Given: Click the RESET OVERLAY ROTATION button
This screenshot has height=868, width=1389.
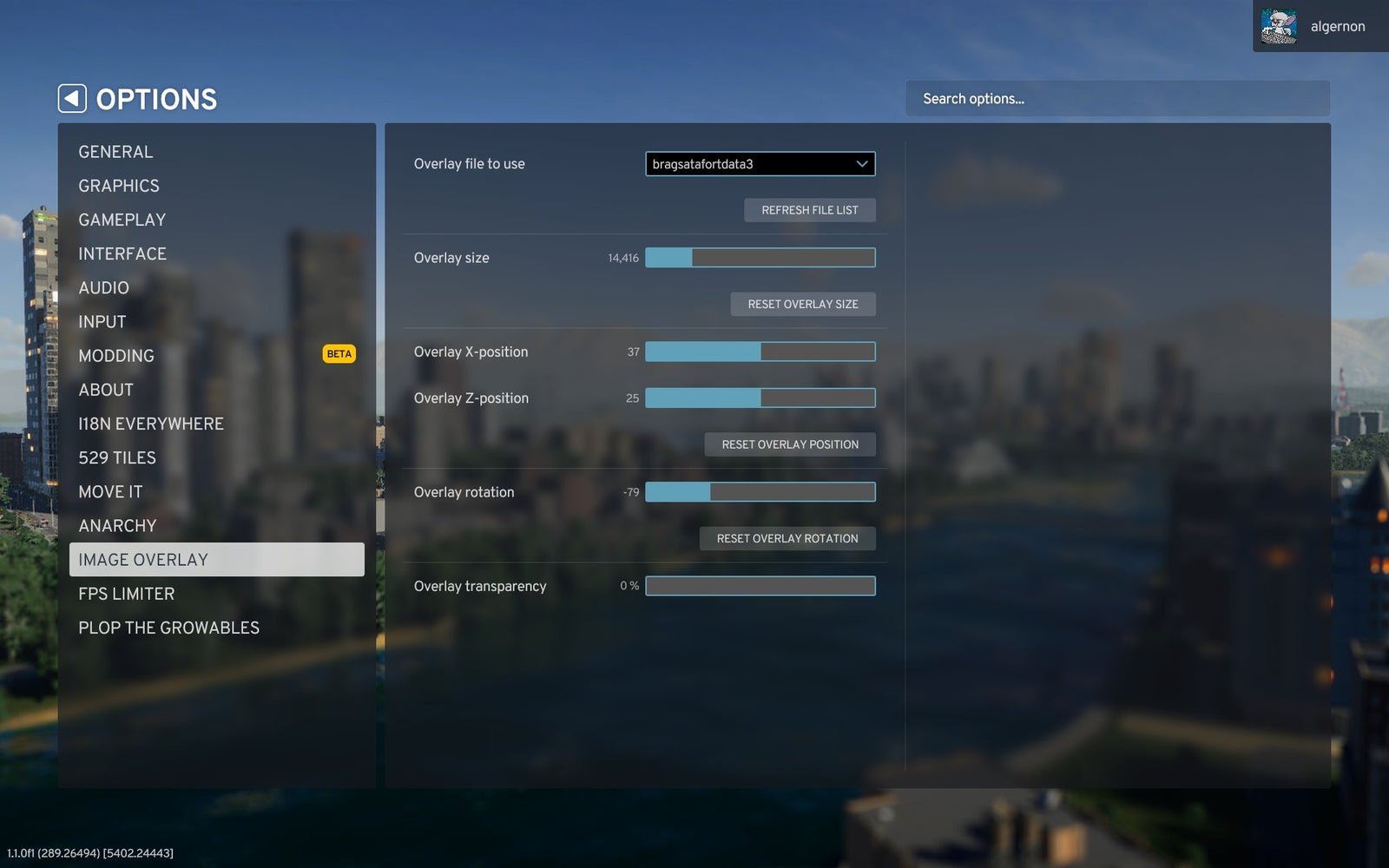Looking at the screenshot, I should coord(787,538).
